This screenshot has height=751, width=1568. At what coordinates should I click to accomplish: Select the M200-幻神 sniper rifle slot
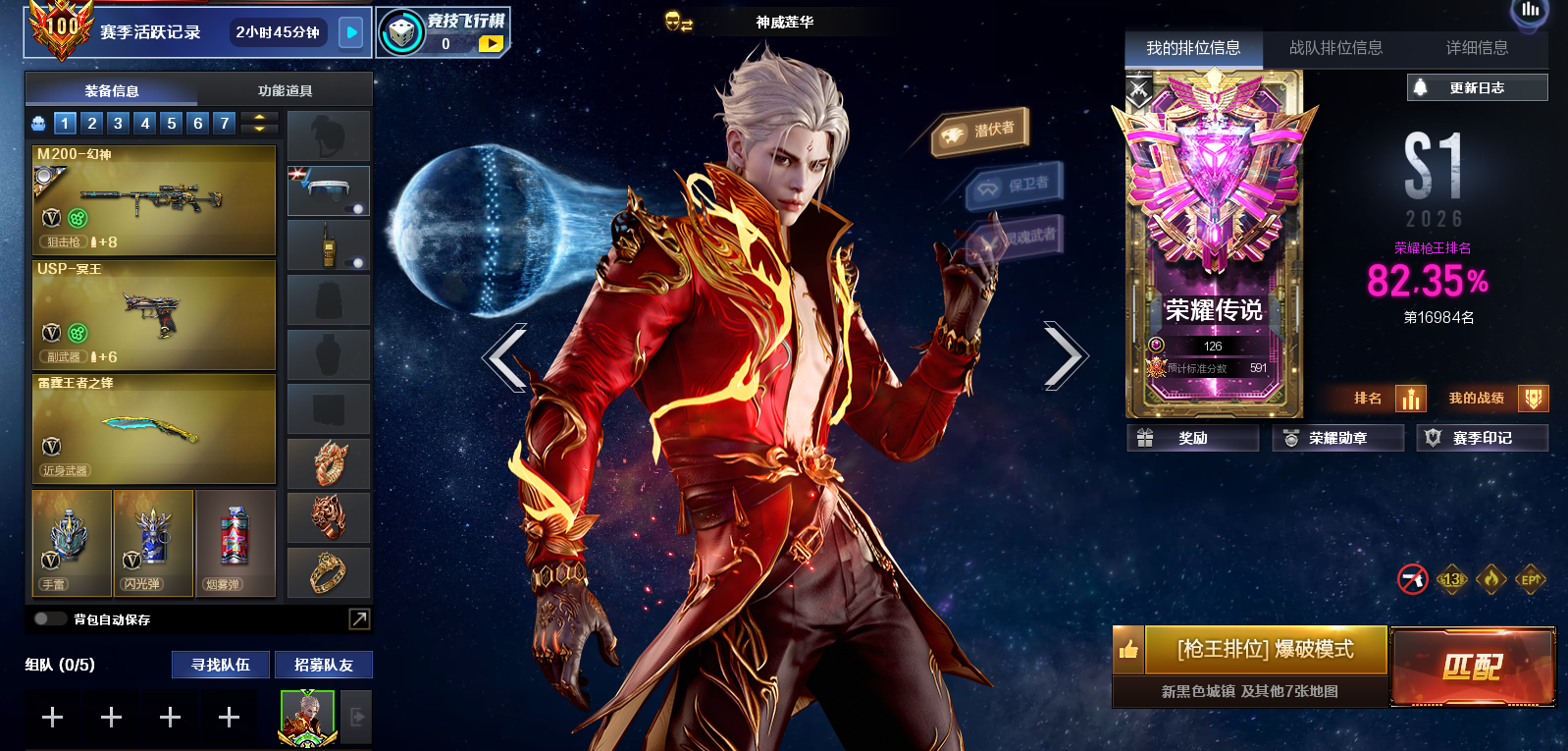[x=154, y=200]
